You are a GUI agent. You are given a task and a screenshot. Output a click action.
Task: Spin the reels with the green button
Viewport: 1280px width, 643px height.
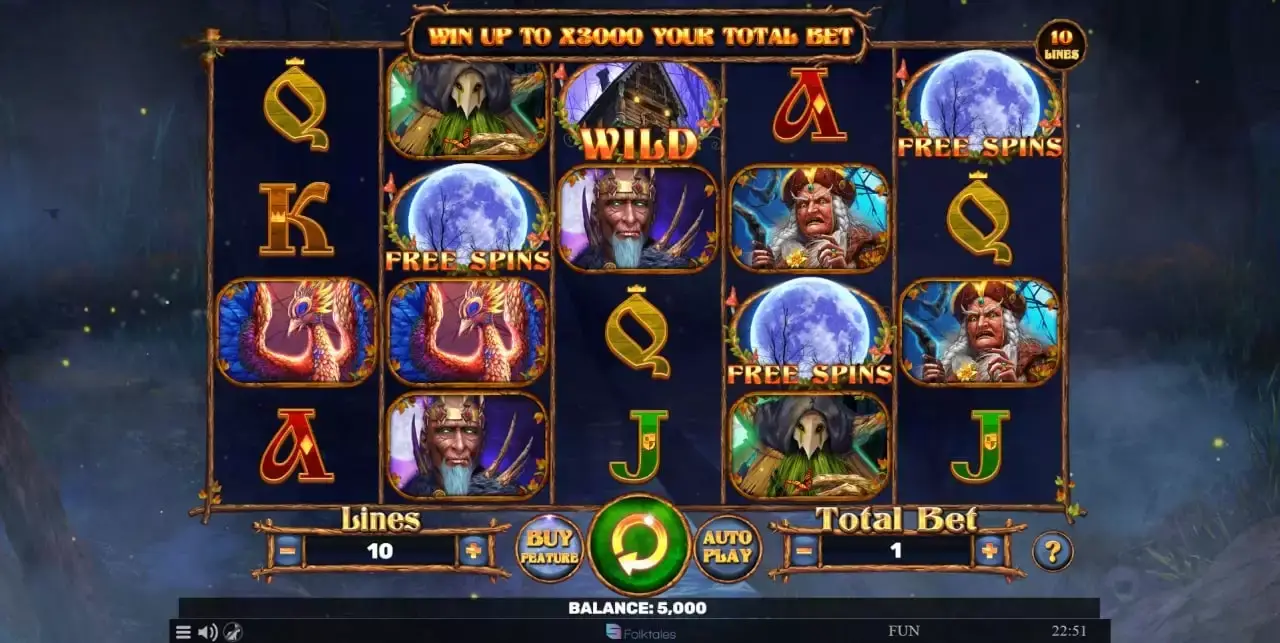638,547
